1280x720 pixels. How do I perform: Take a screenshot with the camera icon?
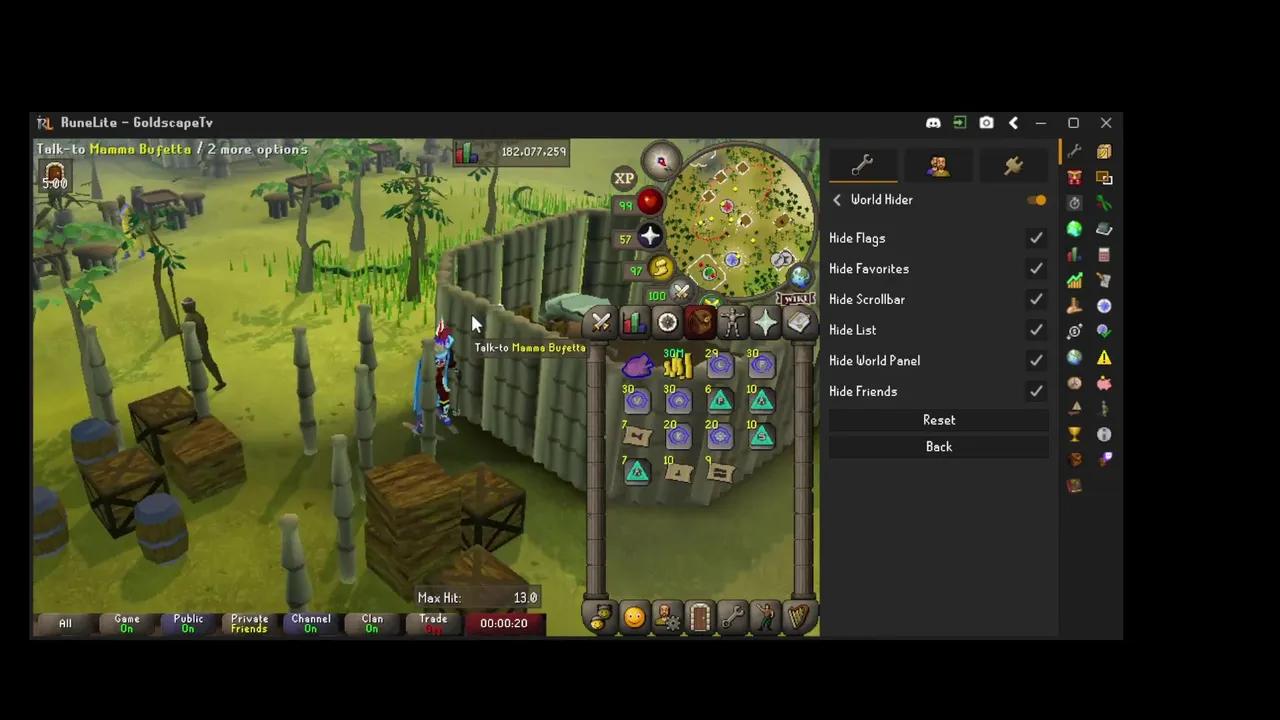(x=986, y=122)
